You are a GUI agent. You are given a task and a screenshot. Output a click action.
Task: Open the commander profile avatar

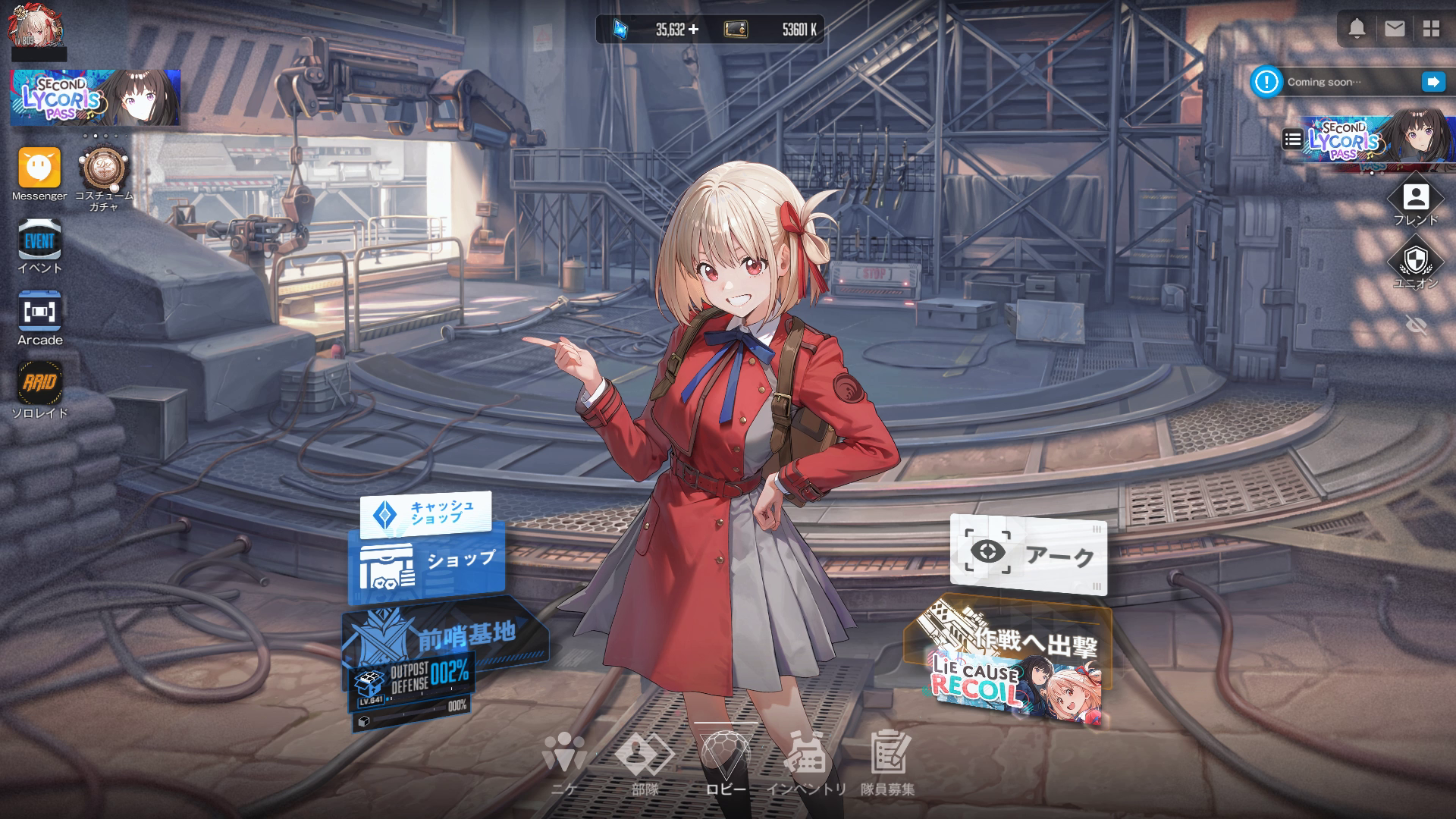click(34, 27)
